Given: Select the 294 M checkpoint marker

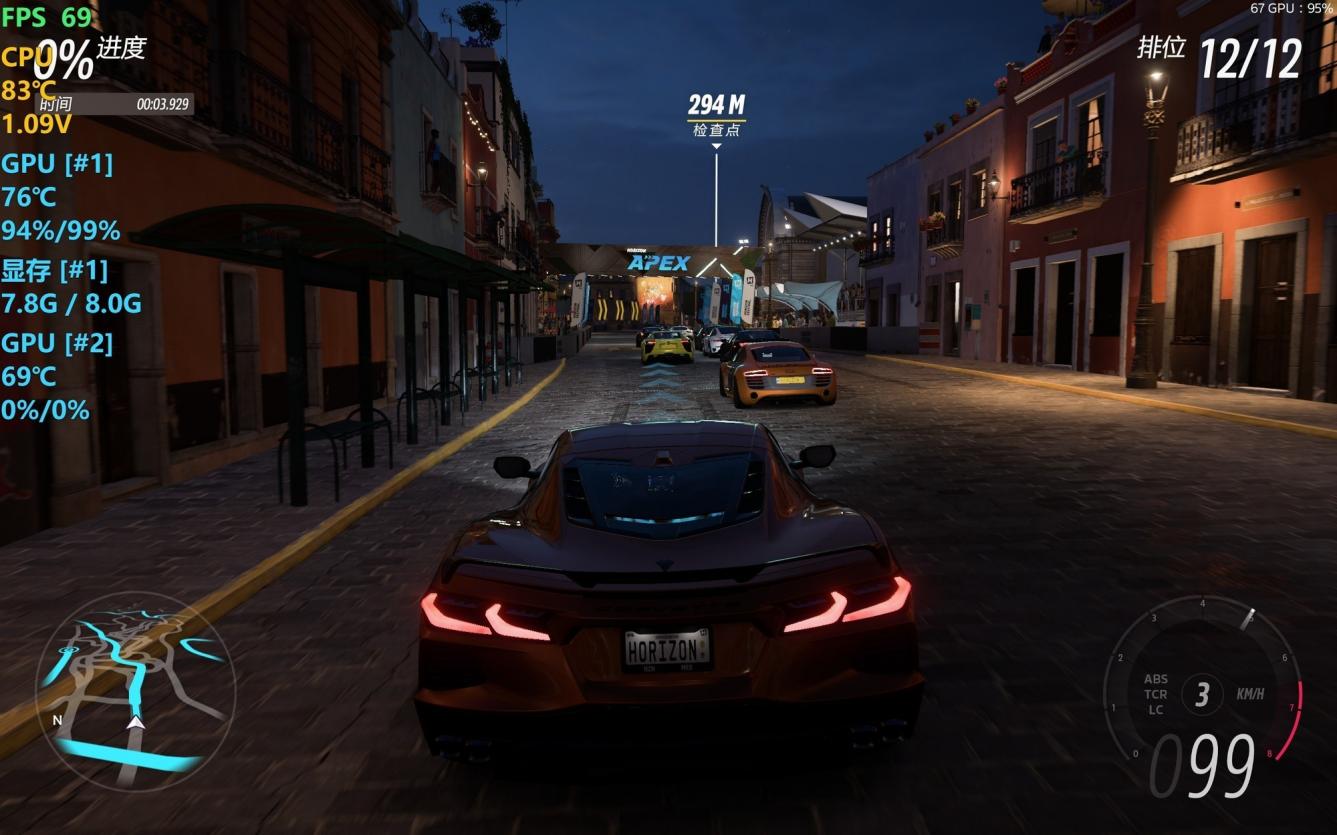Looking at the screenshot, I should pos(716,114).
